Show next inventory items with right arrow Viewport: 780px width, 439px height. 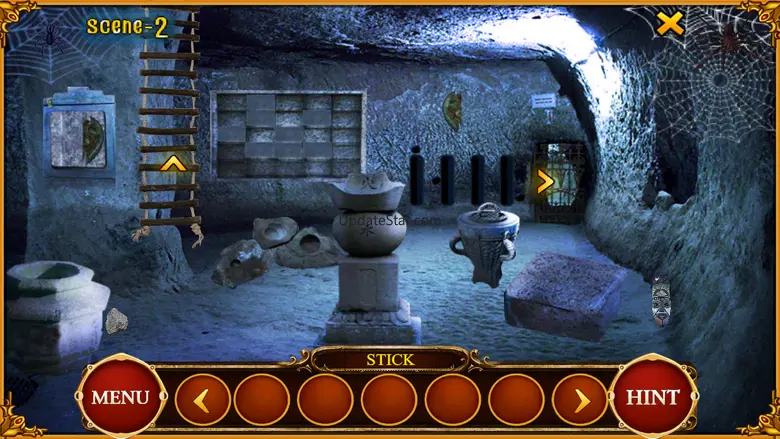pyautogui.click(x=580, y=400)
